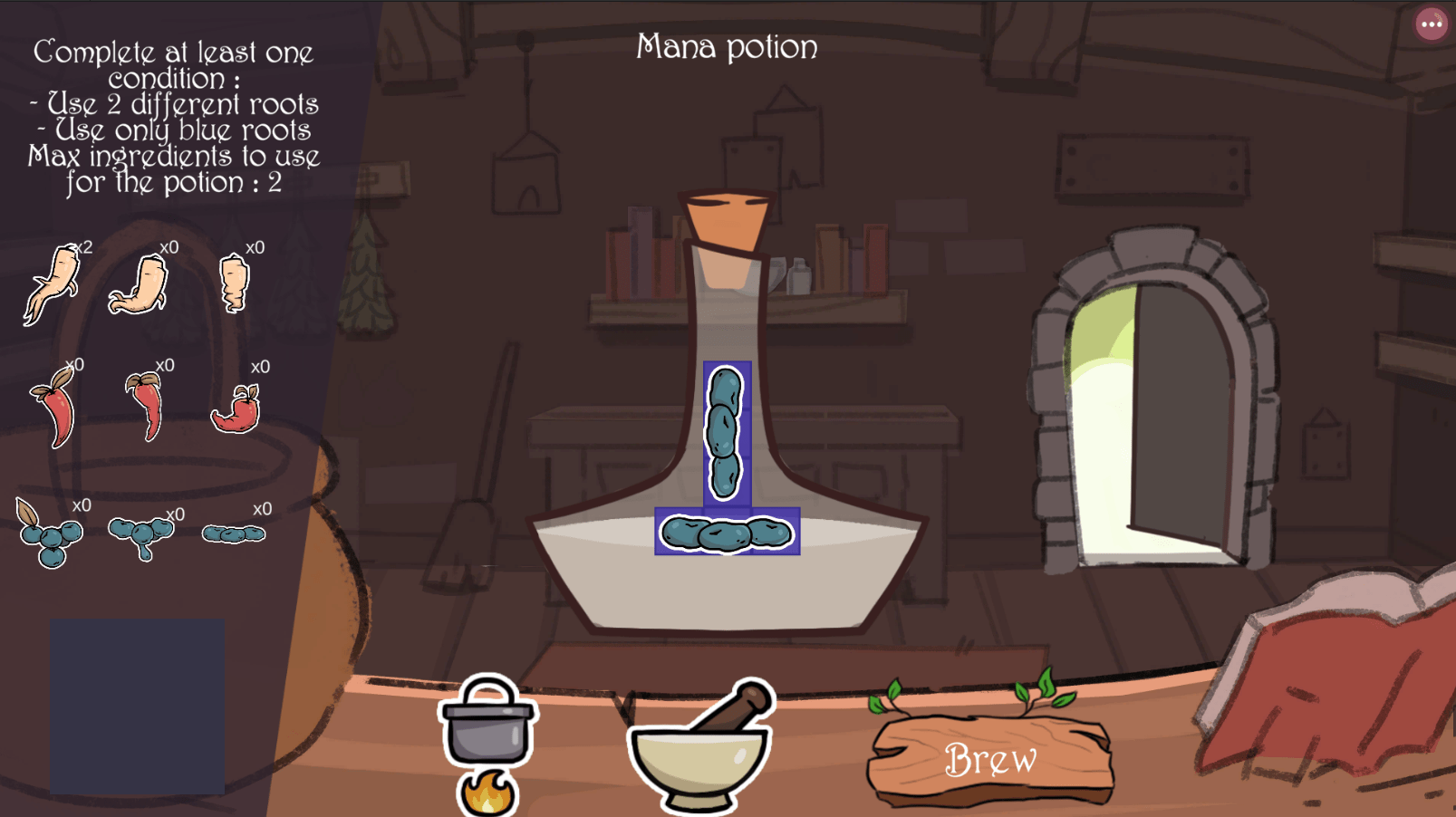Open the three-dot options menu
Image resolution: width=1456 pixels, height=817 pixels.
click(x=1431, y=24)
